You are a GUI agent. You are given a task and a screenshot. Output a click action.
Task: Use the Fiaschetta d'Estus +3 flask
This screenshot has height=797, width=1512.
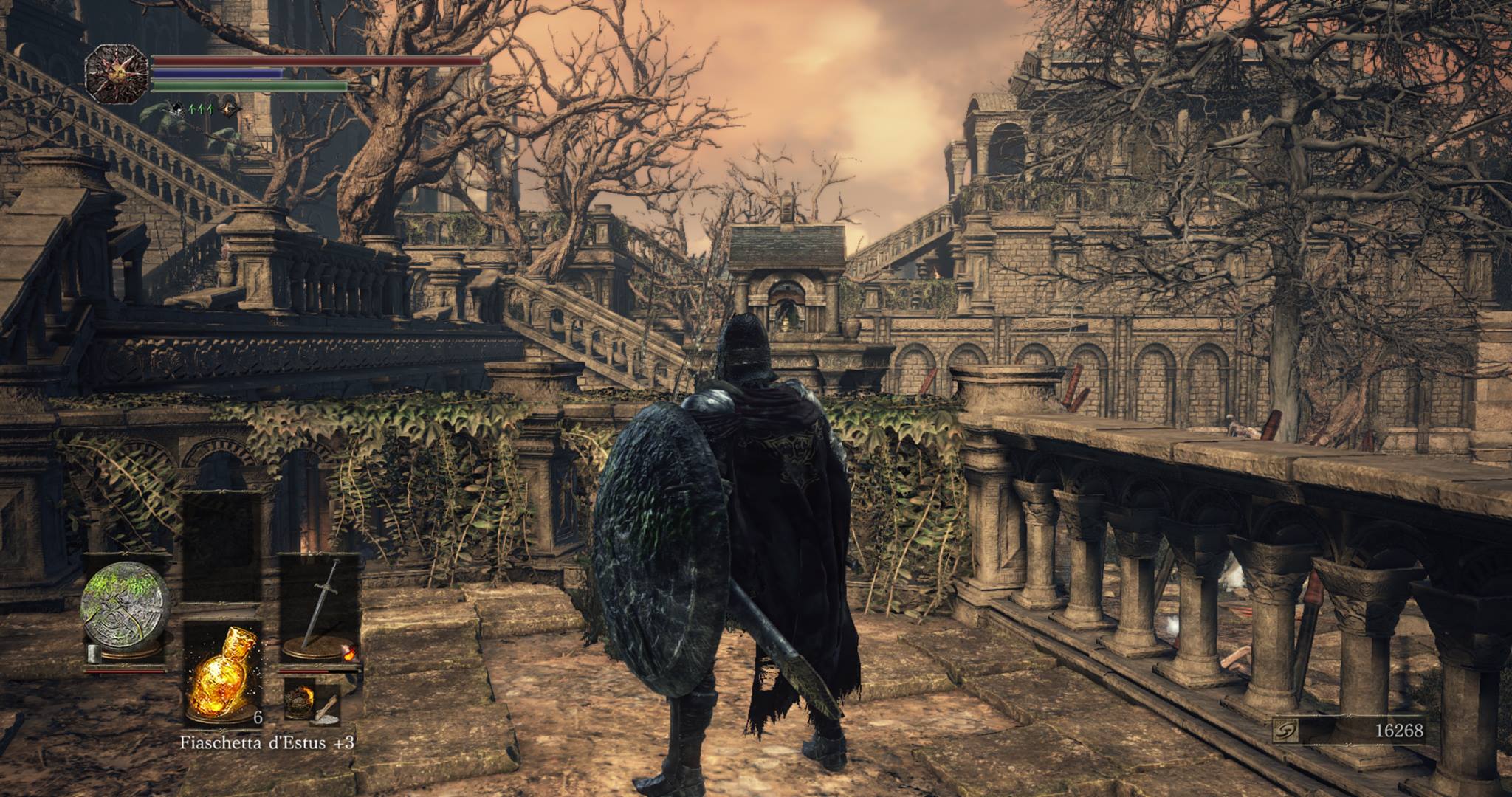point(221,674)
